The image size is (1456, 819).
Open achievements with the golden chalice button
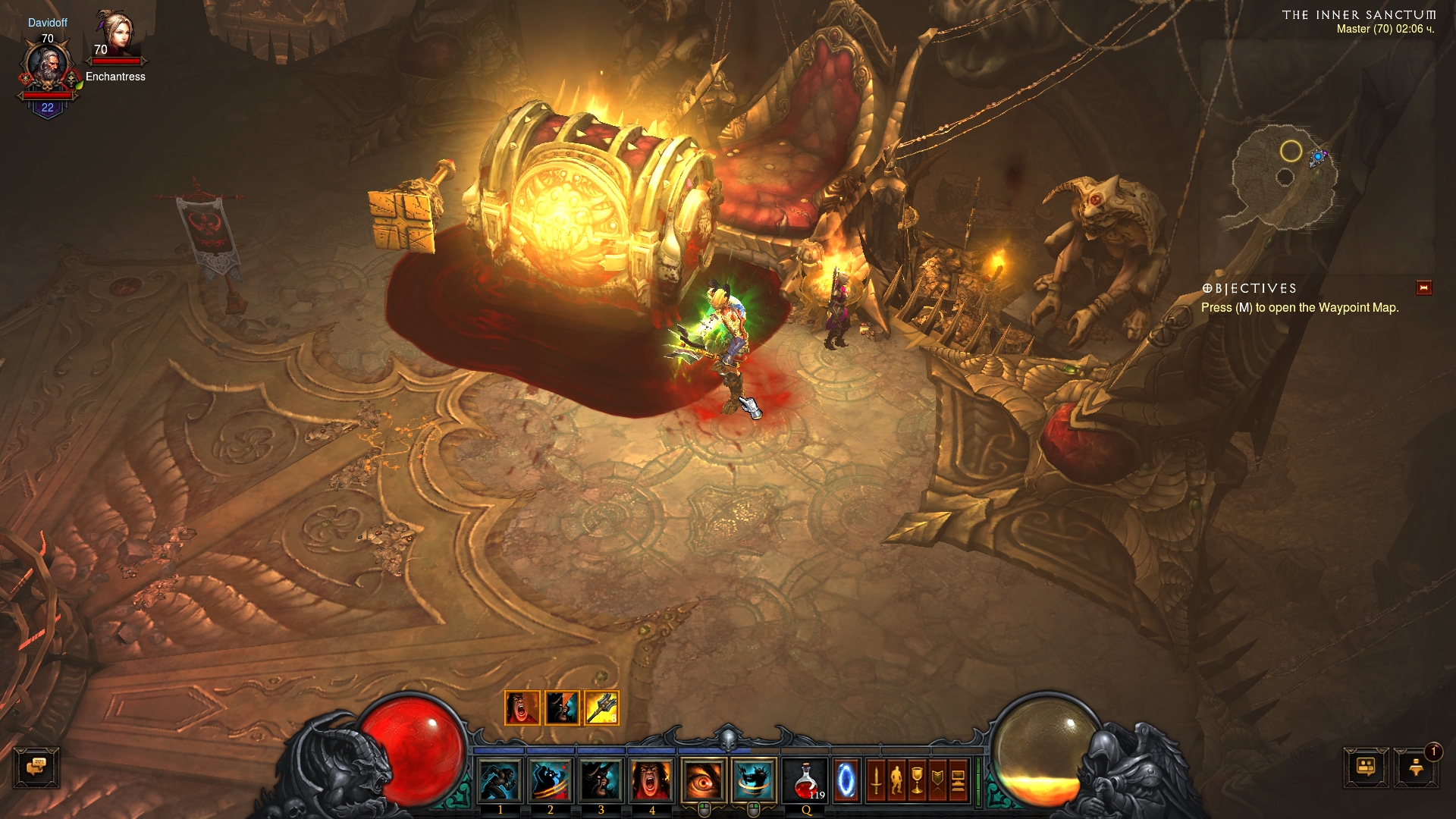(917, 781)
